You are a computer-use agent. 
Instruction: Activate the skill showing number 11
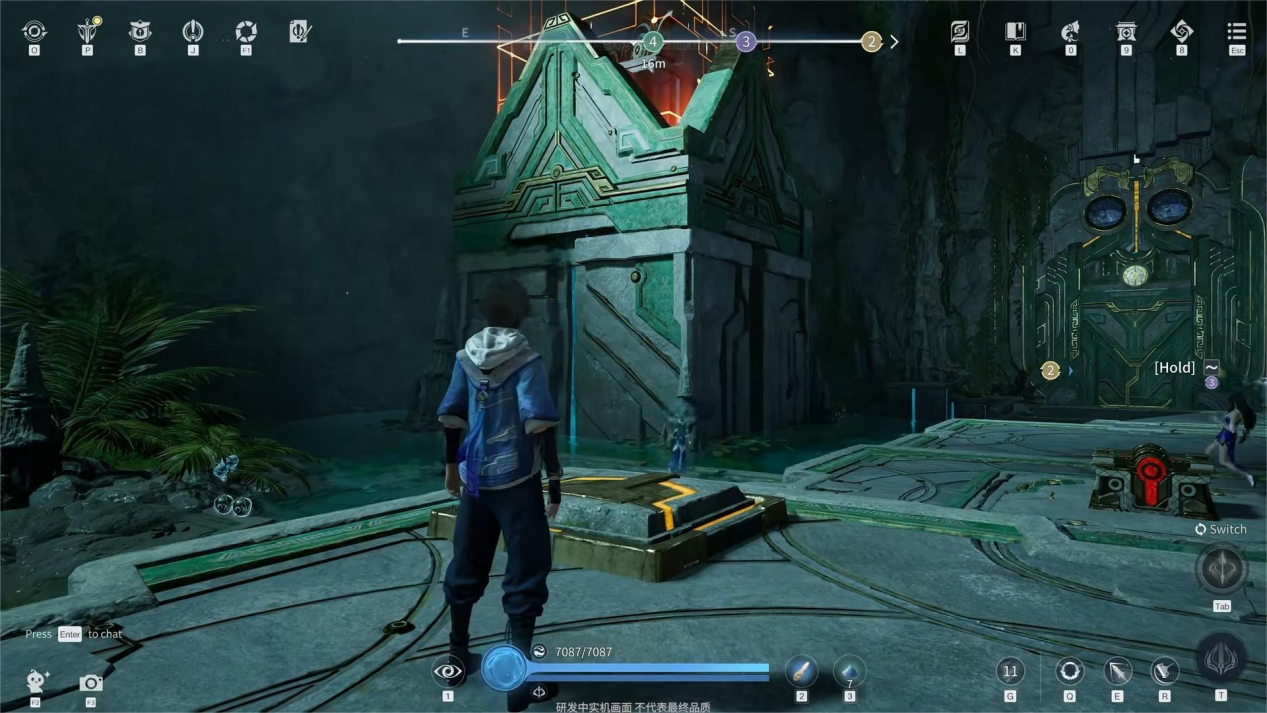(1010, 671)
